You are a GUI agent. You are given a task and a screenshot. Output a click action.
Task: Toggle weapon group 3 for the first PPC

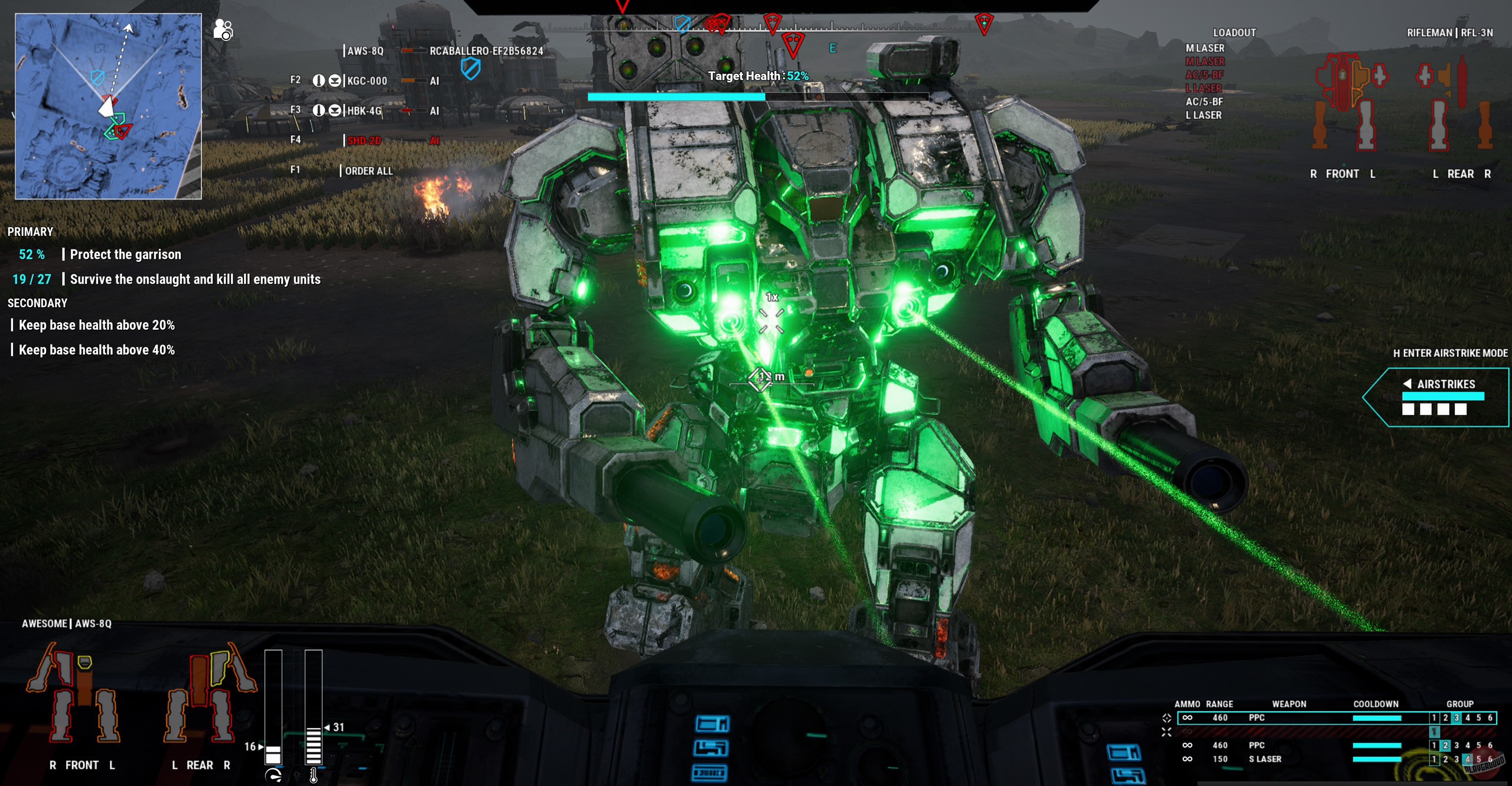pos(1456,718)
